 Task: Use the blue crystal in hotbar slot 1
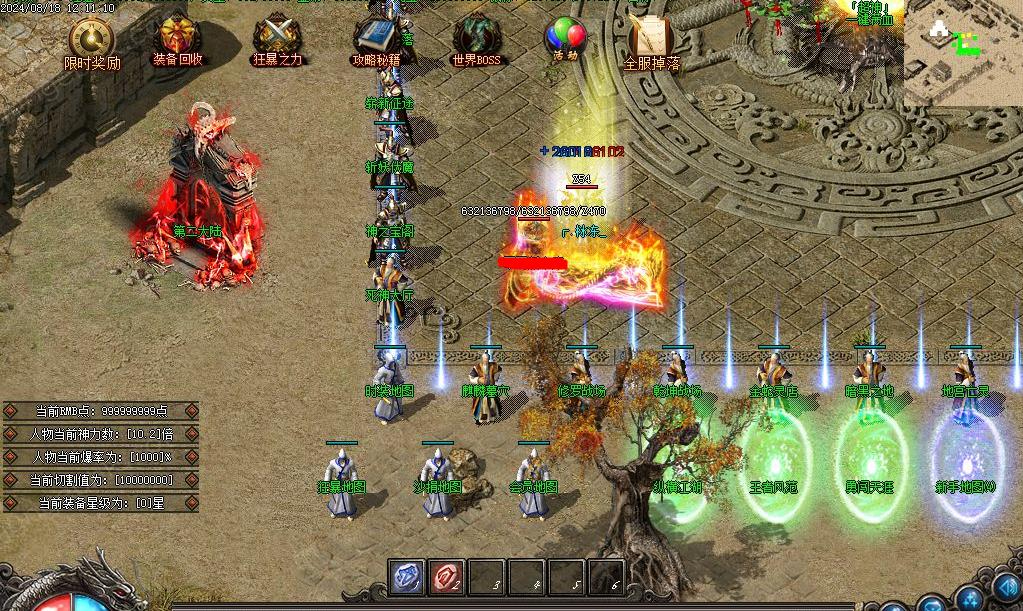[x=406, y=577]
